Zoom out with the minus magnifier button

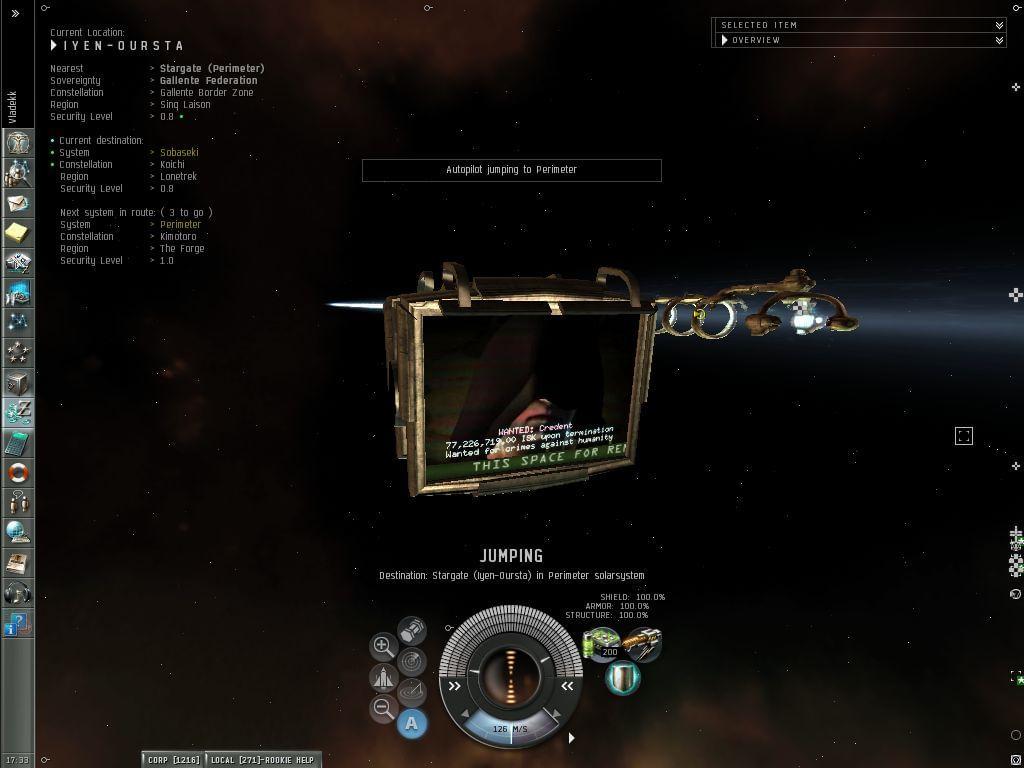(383, 708)
